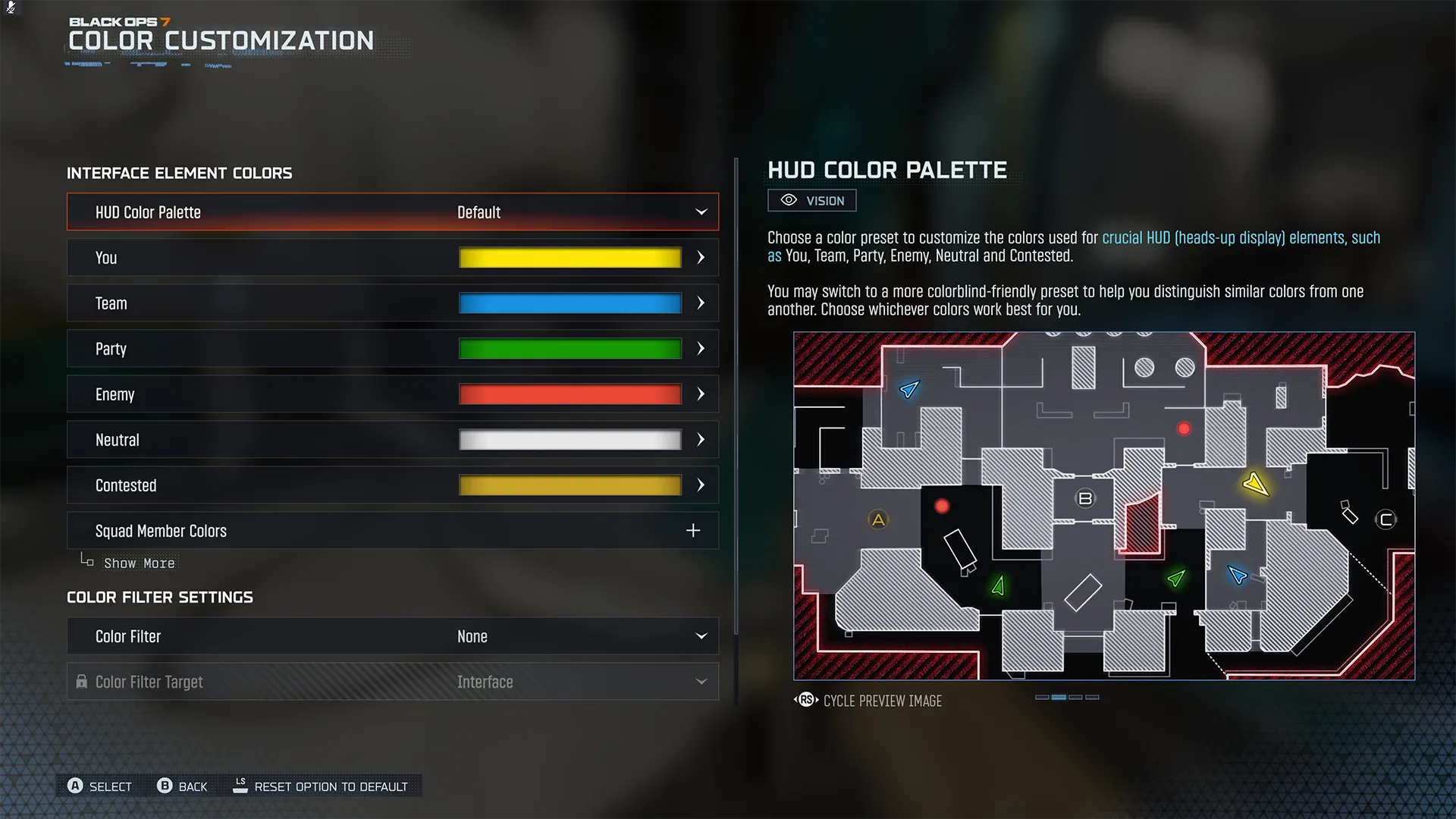This screenshot has width=1456, height=819.
Task: Change the Team blue color swatch
Action: (x=570, y=303)
